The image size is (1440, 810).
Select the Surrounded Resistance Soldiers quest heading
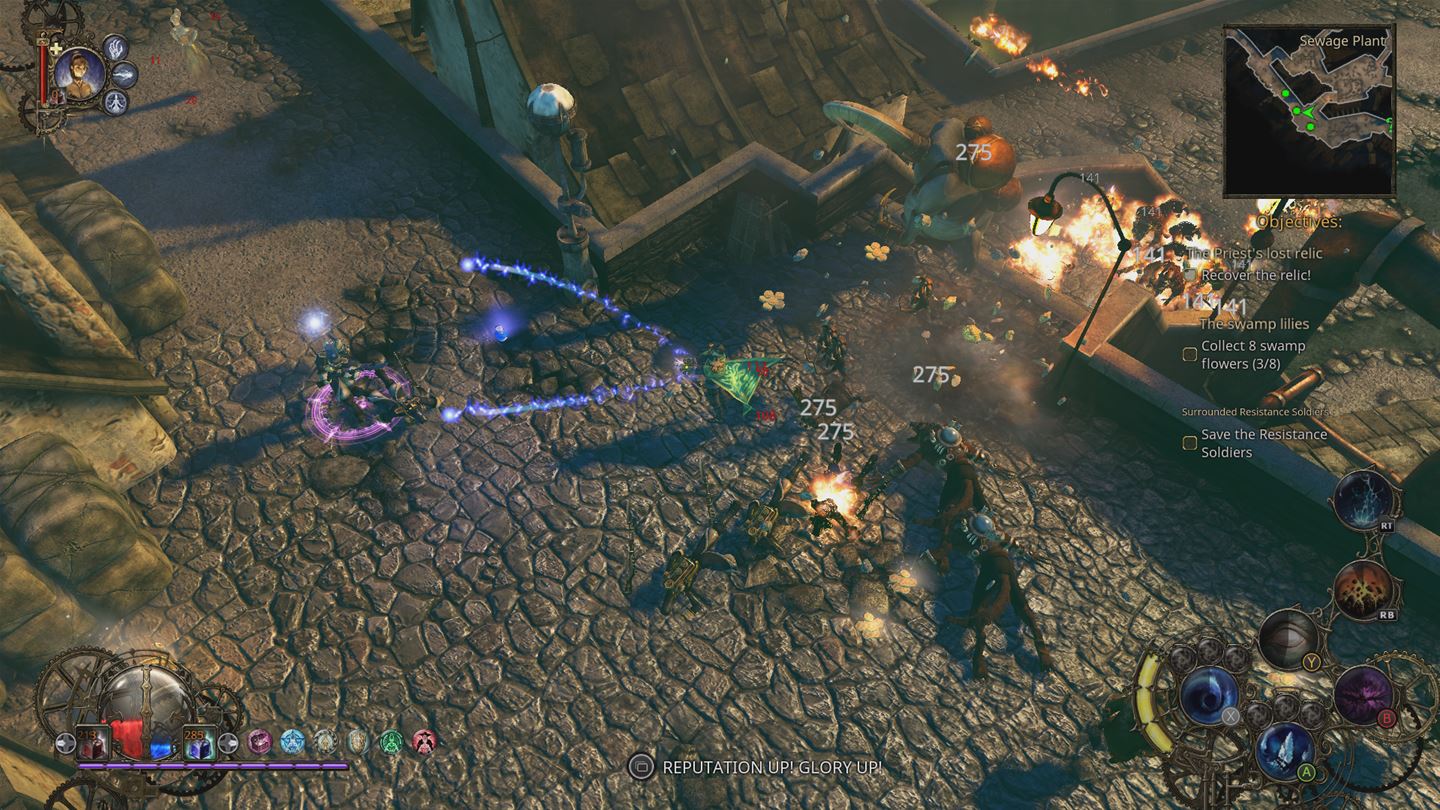pyautogui.click(x=1255, y=410)
